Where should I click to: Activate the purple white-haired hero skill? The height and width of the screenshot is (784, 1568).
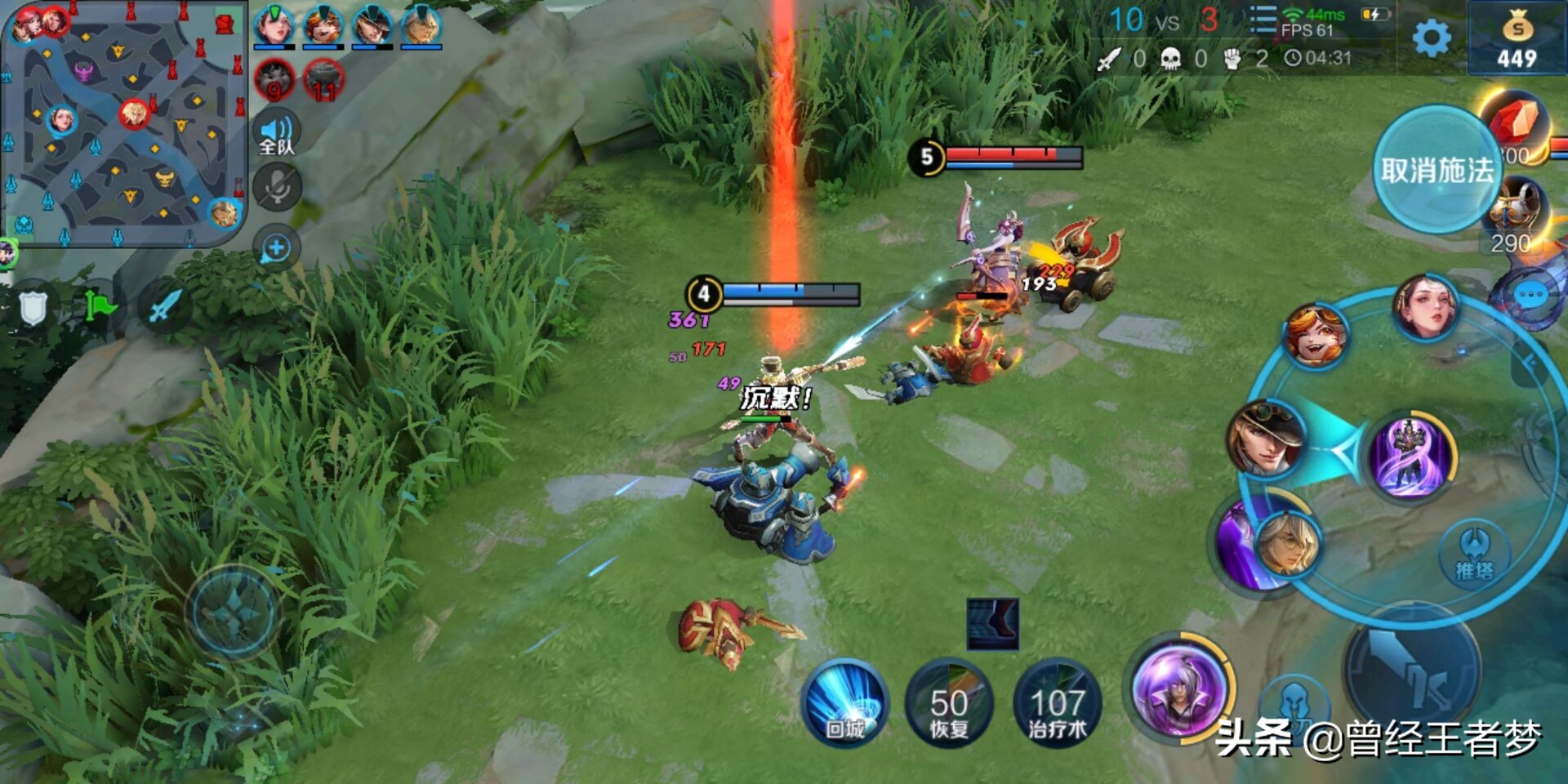[x=1178, y=688]
